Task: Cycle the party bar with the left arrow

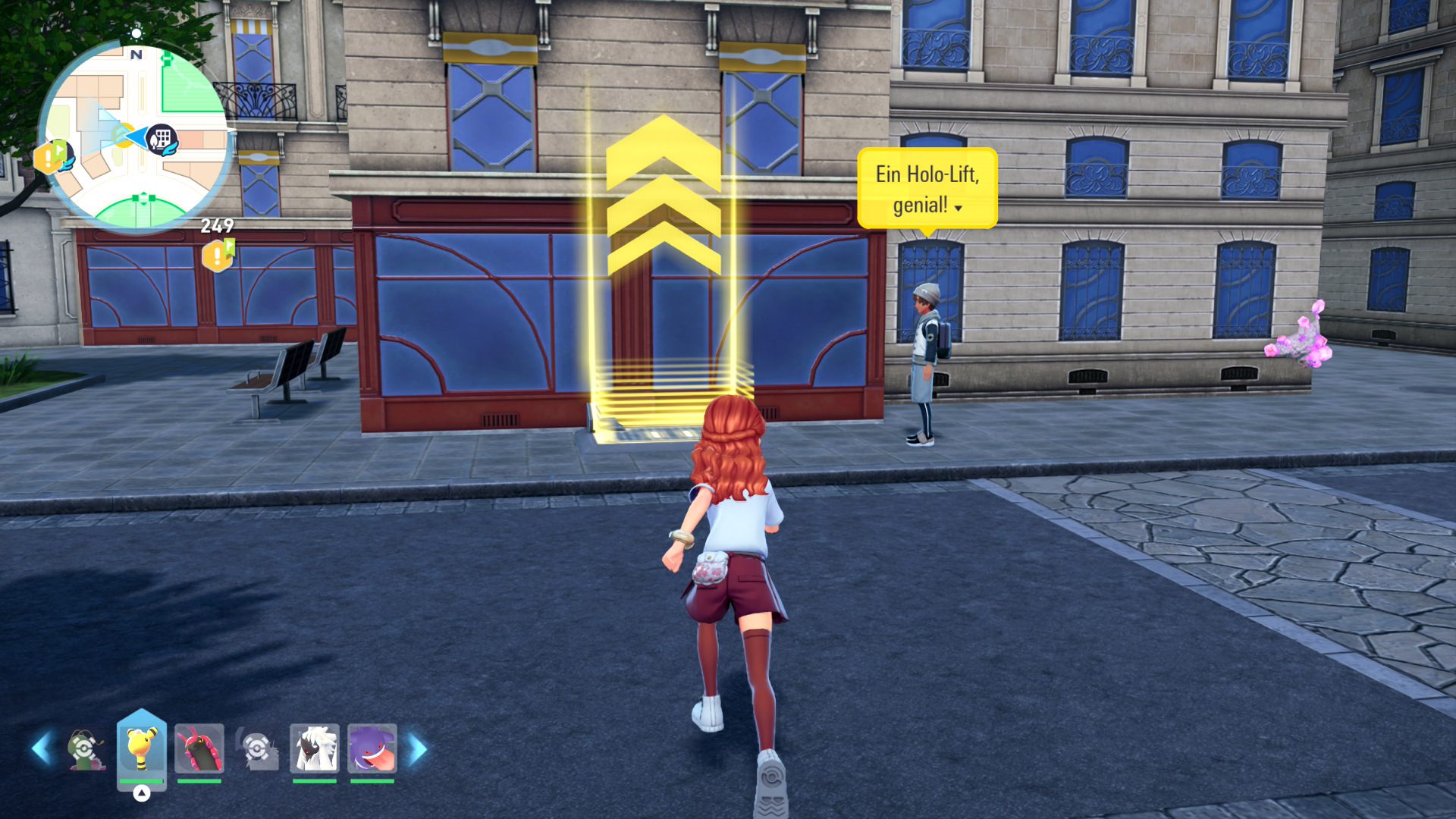Action: coord(42,748)
